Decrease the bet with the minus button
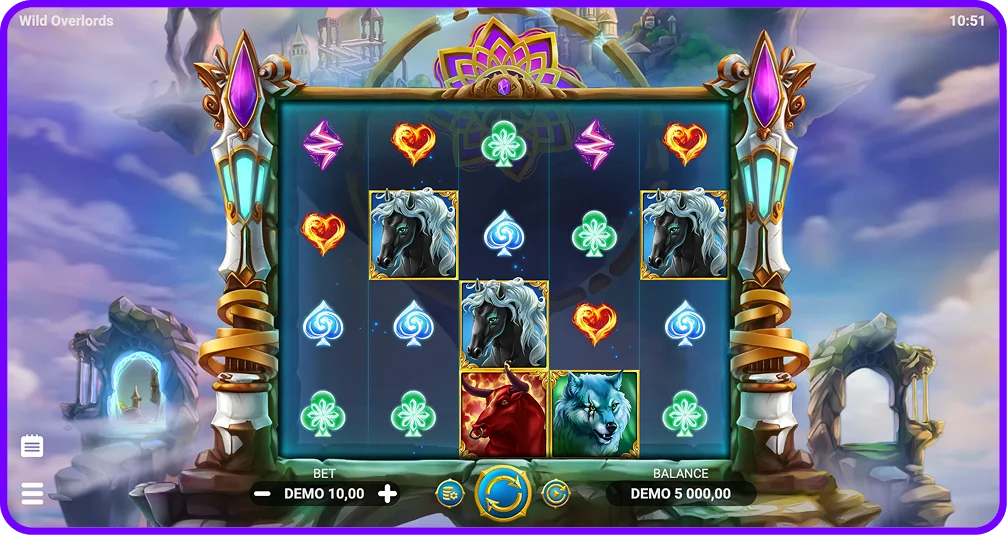Viewport: 1007px width, 535px height. (262, 493)
